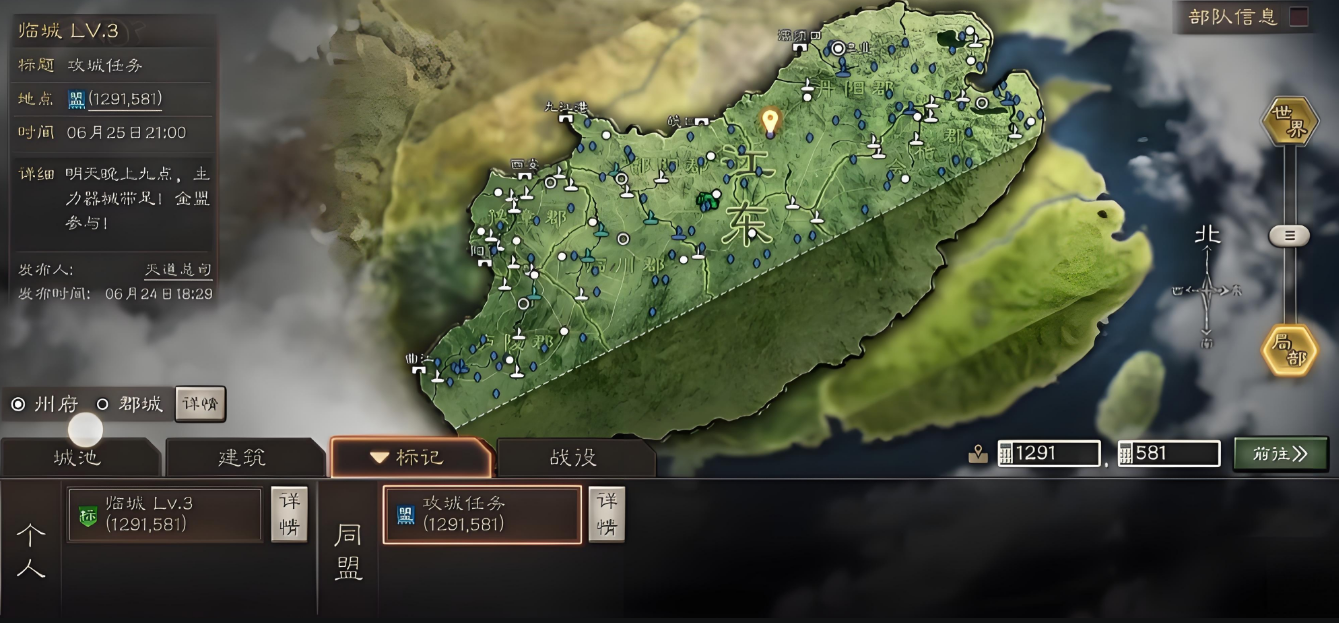
Task: Select alliance marker 攻城任务
Action: [x=481, y=514]
